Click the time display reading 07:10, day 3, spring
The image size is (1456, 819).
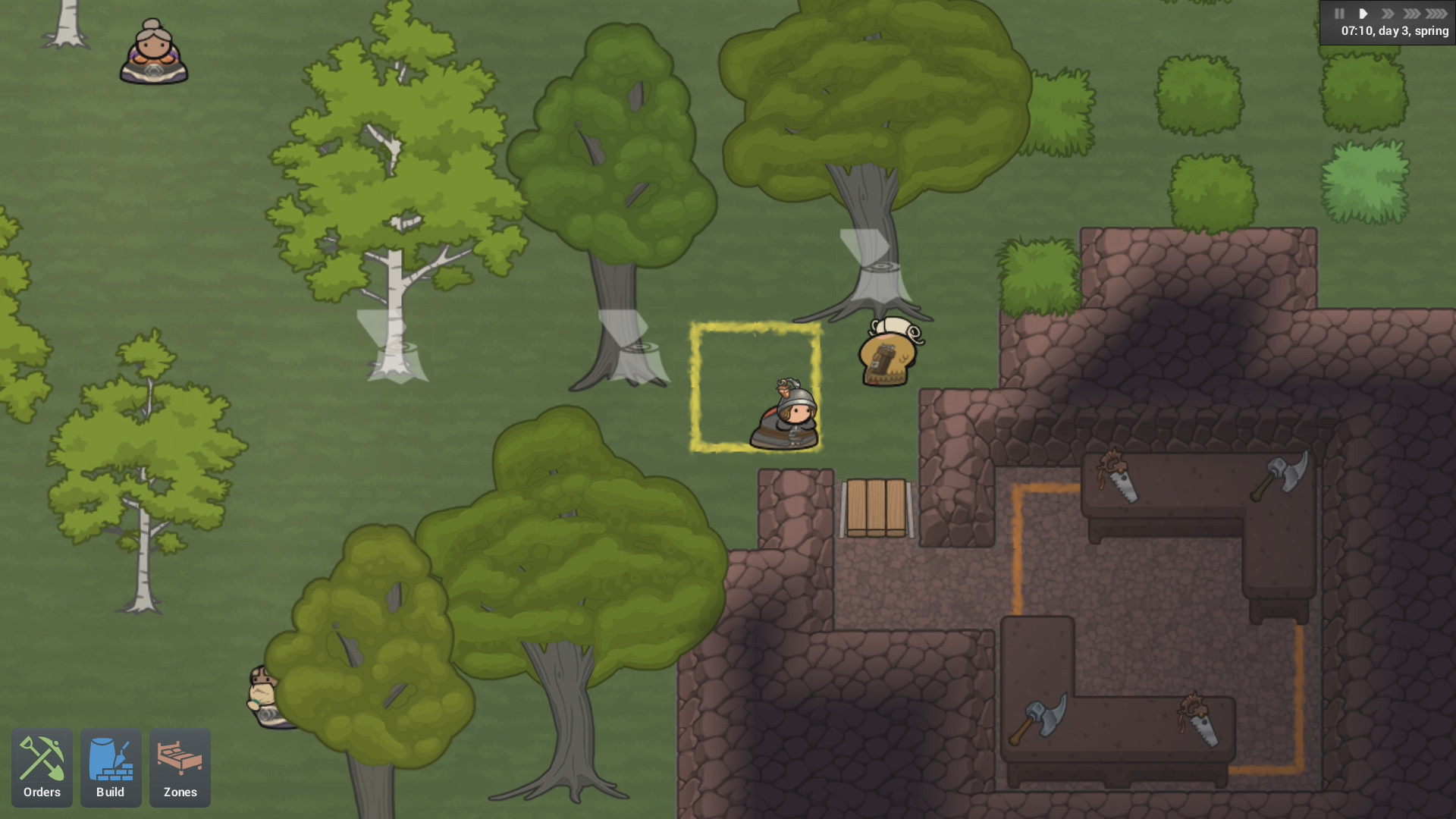[x=1394, y=32]
